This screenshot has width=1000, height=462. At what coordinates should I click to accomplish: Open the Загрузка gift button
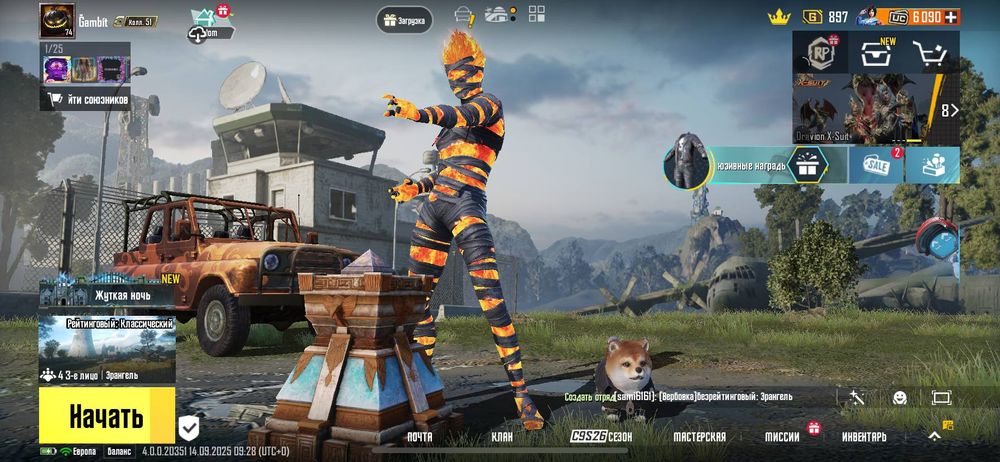tap(403, 19)
